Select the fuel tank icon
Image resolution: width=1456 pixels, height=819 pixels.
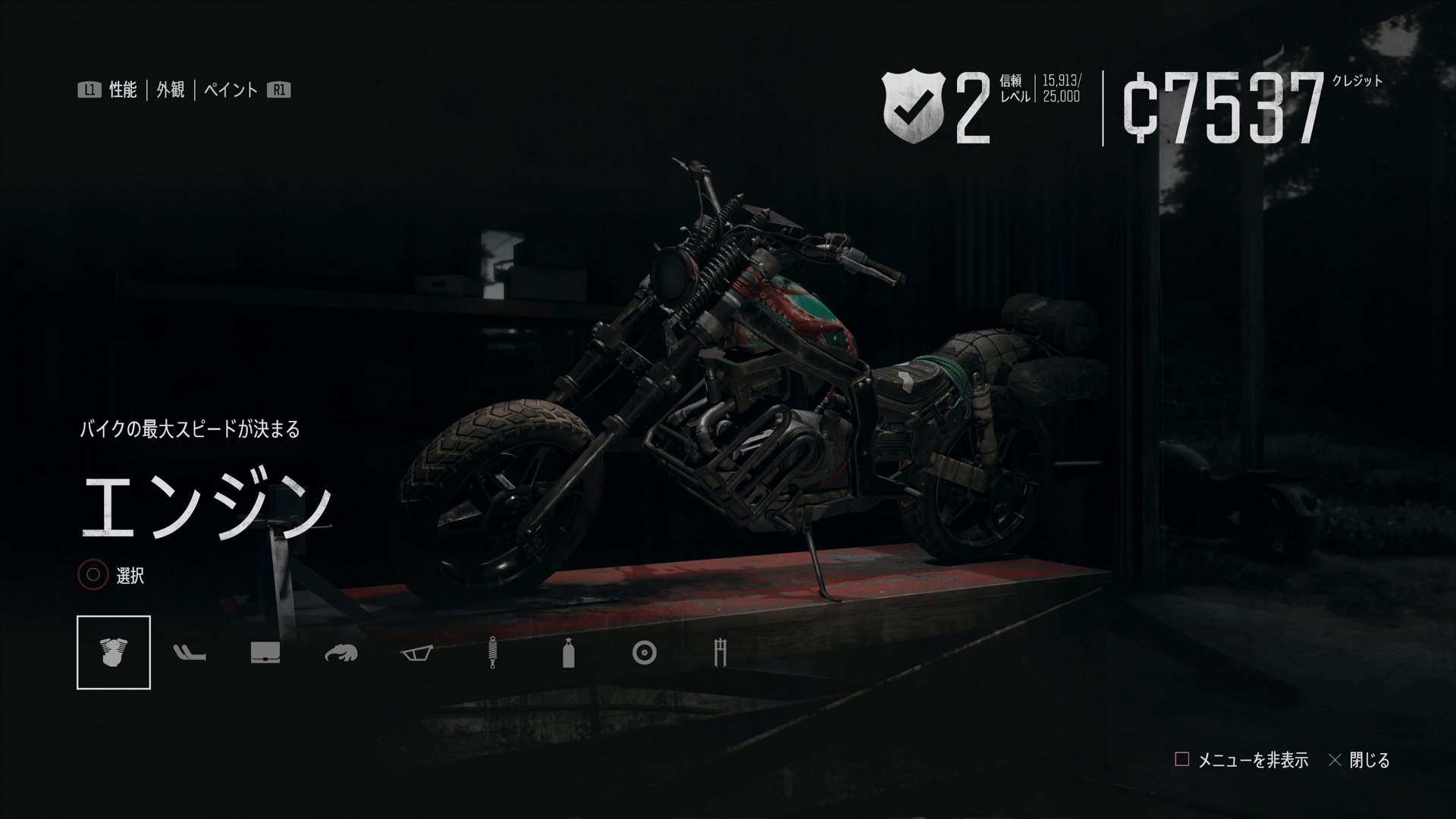tap(341, 653)
